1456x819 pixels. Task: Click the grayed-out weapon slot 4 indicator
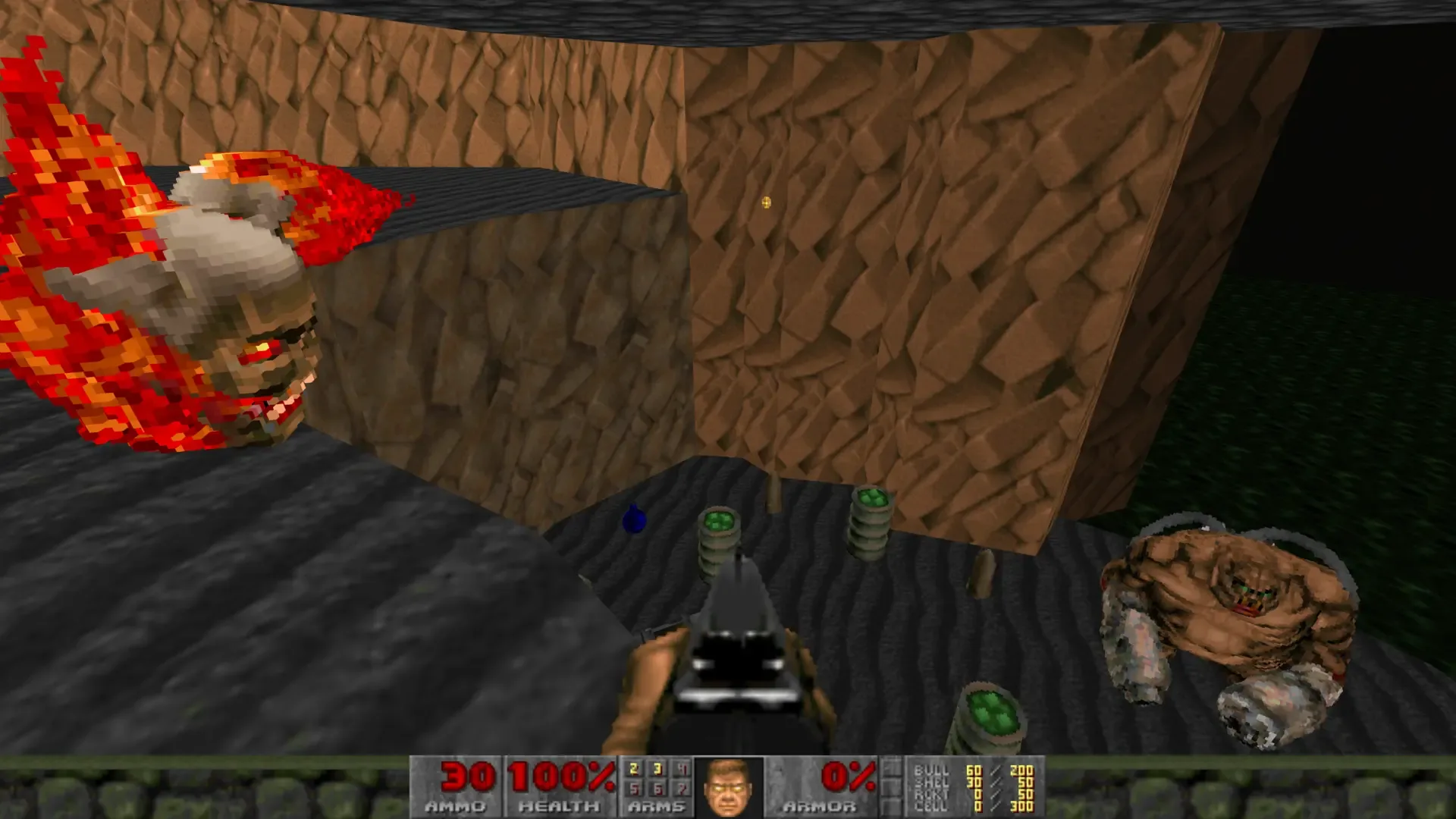pyautogui.click(x=681, y=768)
